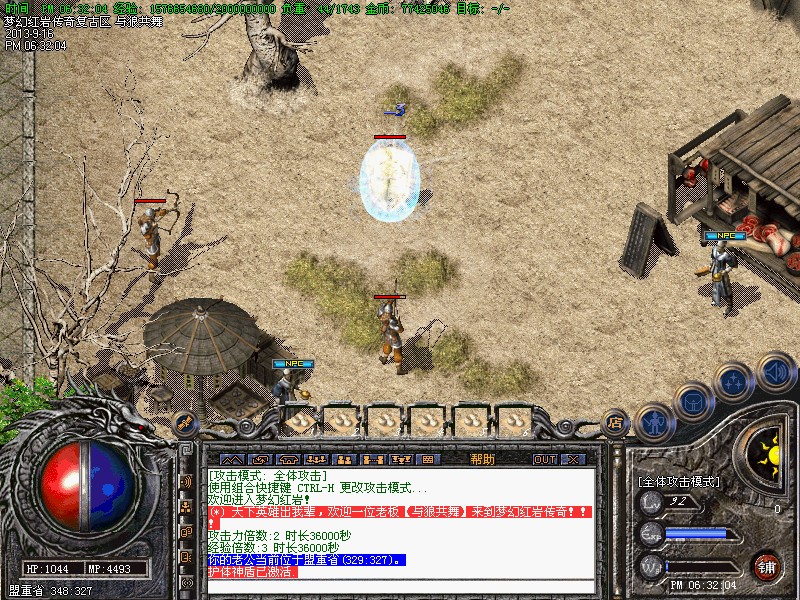This screenshot has width=800, height=600.
Task: Use the item in belt slot 1
Action: (x=299, y=421)
